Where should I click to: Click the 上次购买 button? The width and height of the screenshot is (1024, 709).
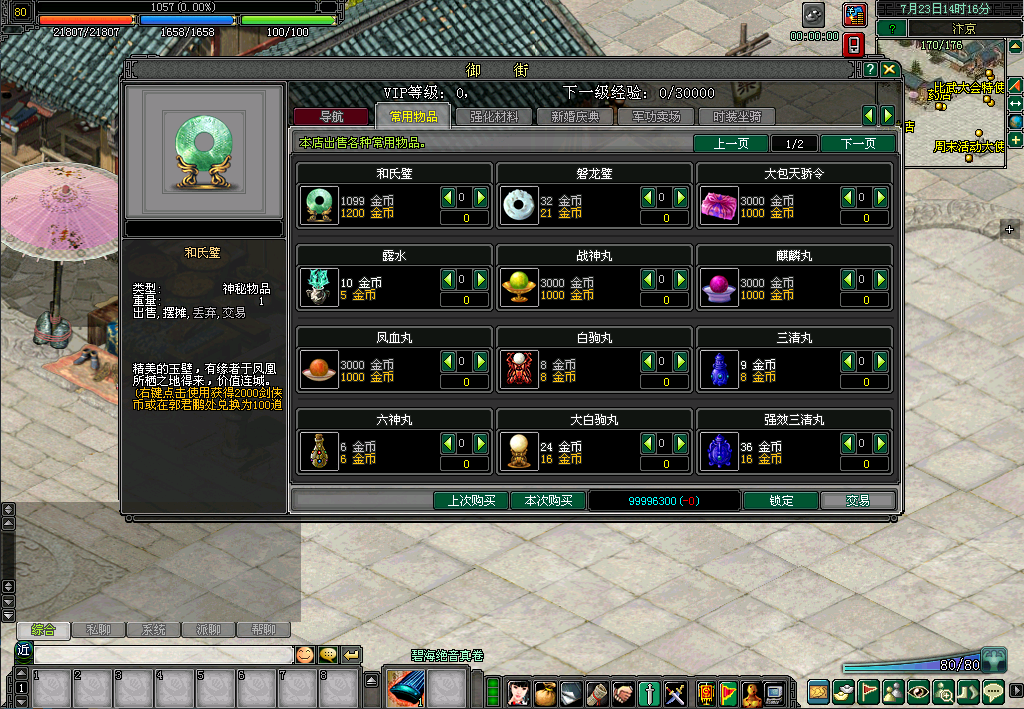click(471, 501)
